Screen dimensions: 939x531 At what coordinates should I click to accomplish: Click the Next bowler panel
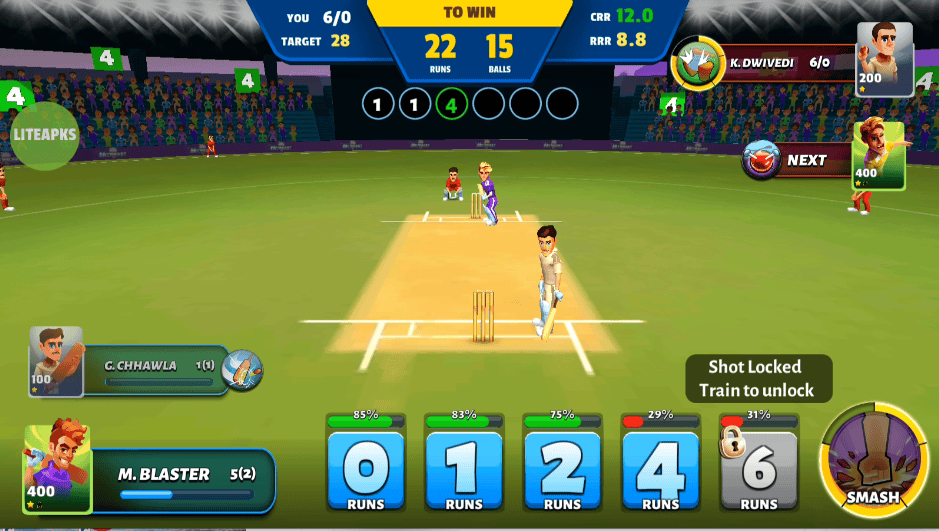795,160
